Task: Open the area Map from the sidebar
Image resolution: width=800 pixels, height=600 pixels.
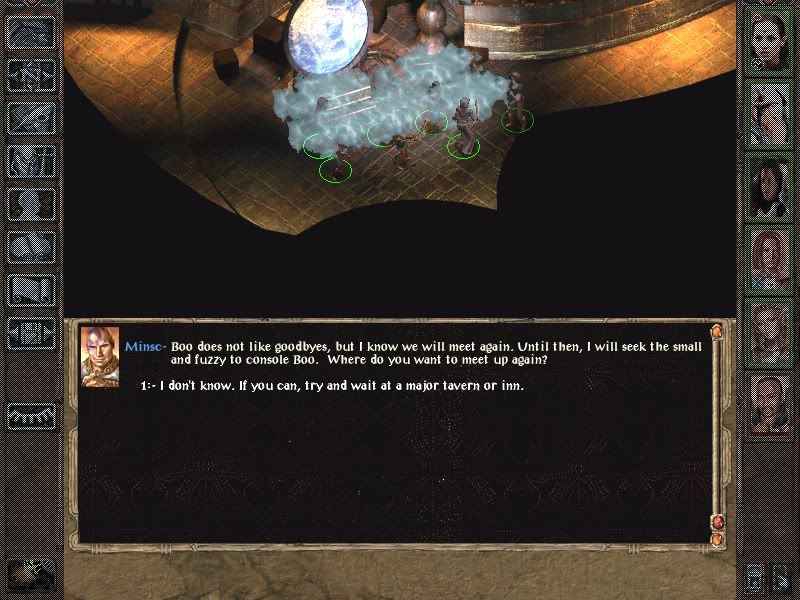Action: (30, 75)
